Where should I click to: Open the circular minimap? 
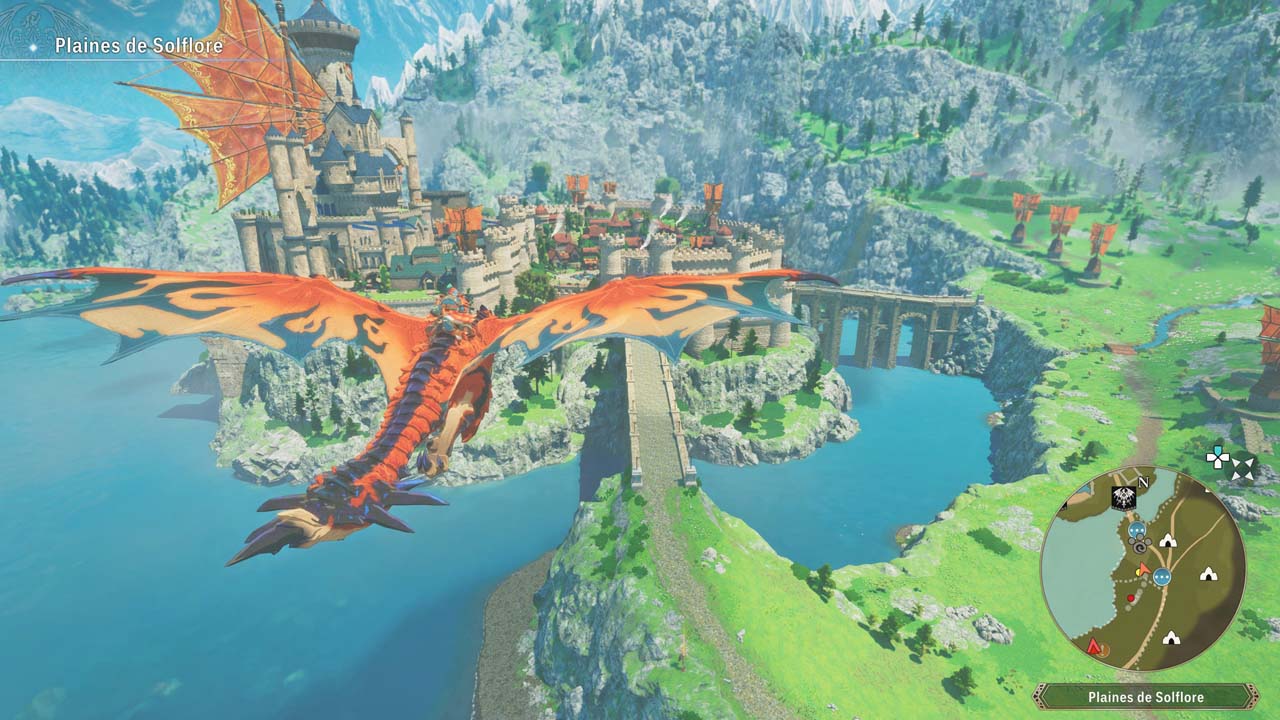point(1143,568)
